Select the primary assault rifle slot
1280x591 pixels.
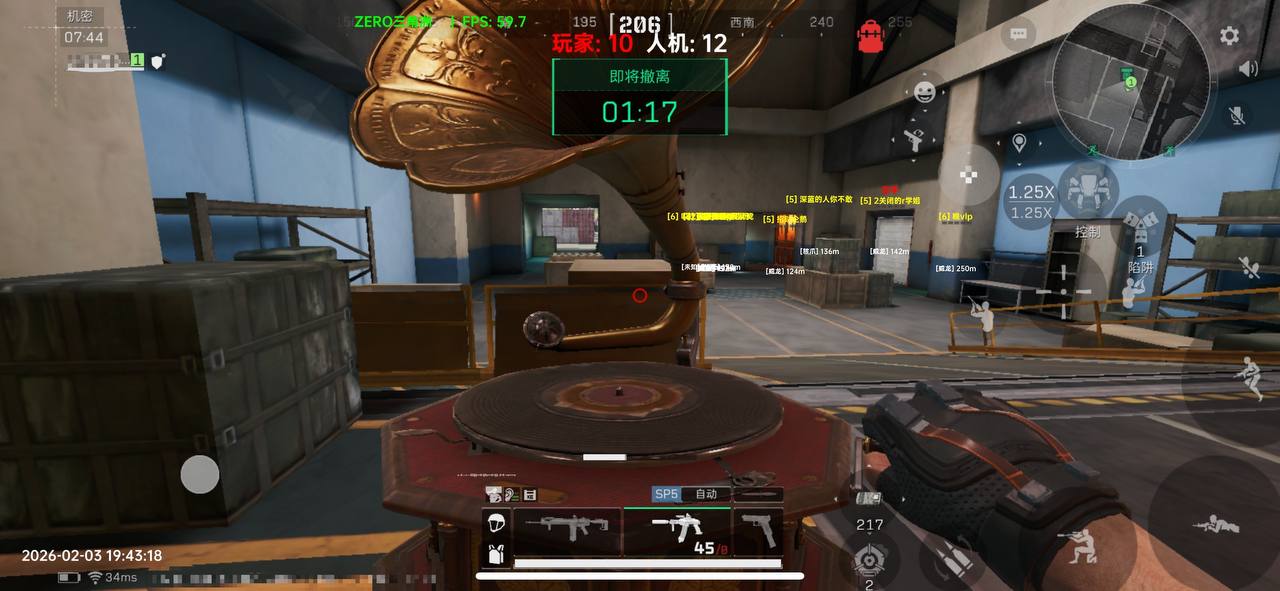pyautogui.click(x=567, y=529)
